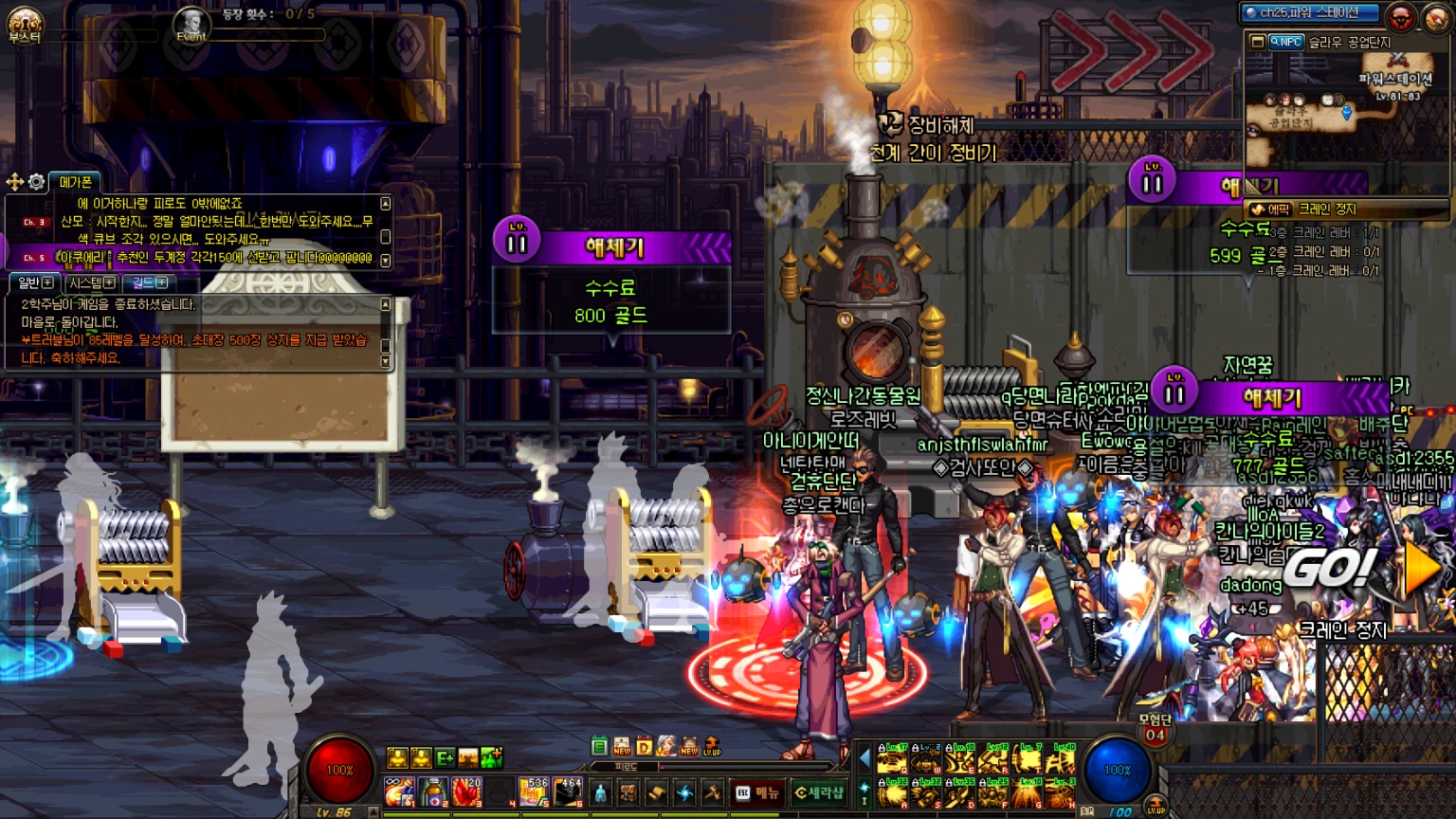Open the 메가폰 megaphone tab
The height and width of the screenshot is (819, 1456).
75,181
